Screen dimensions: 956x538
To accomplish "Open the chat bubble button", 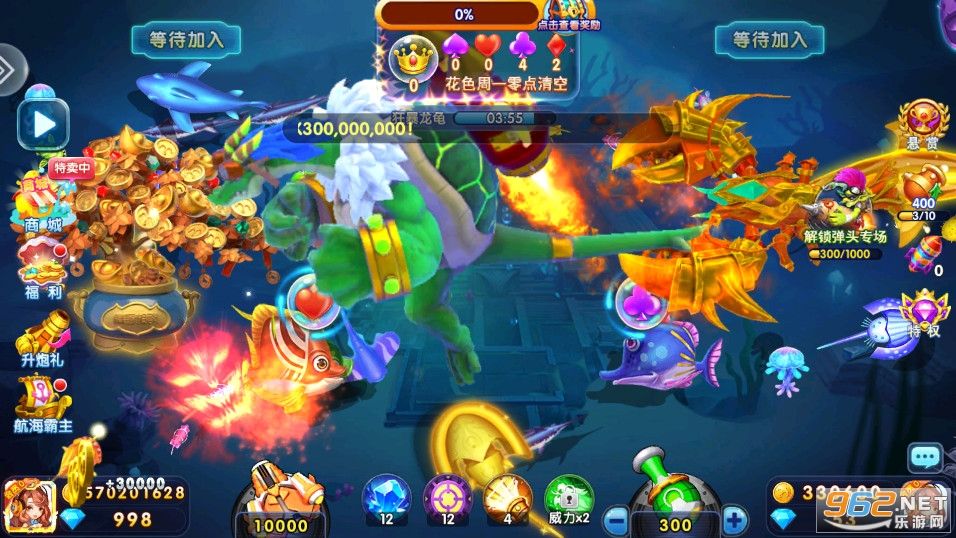I will pos(925,457).
